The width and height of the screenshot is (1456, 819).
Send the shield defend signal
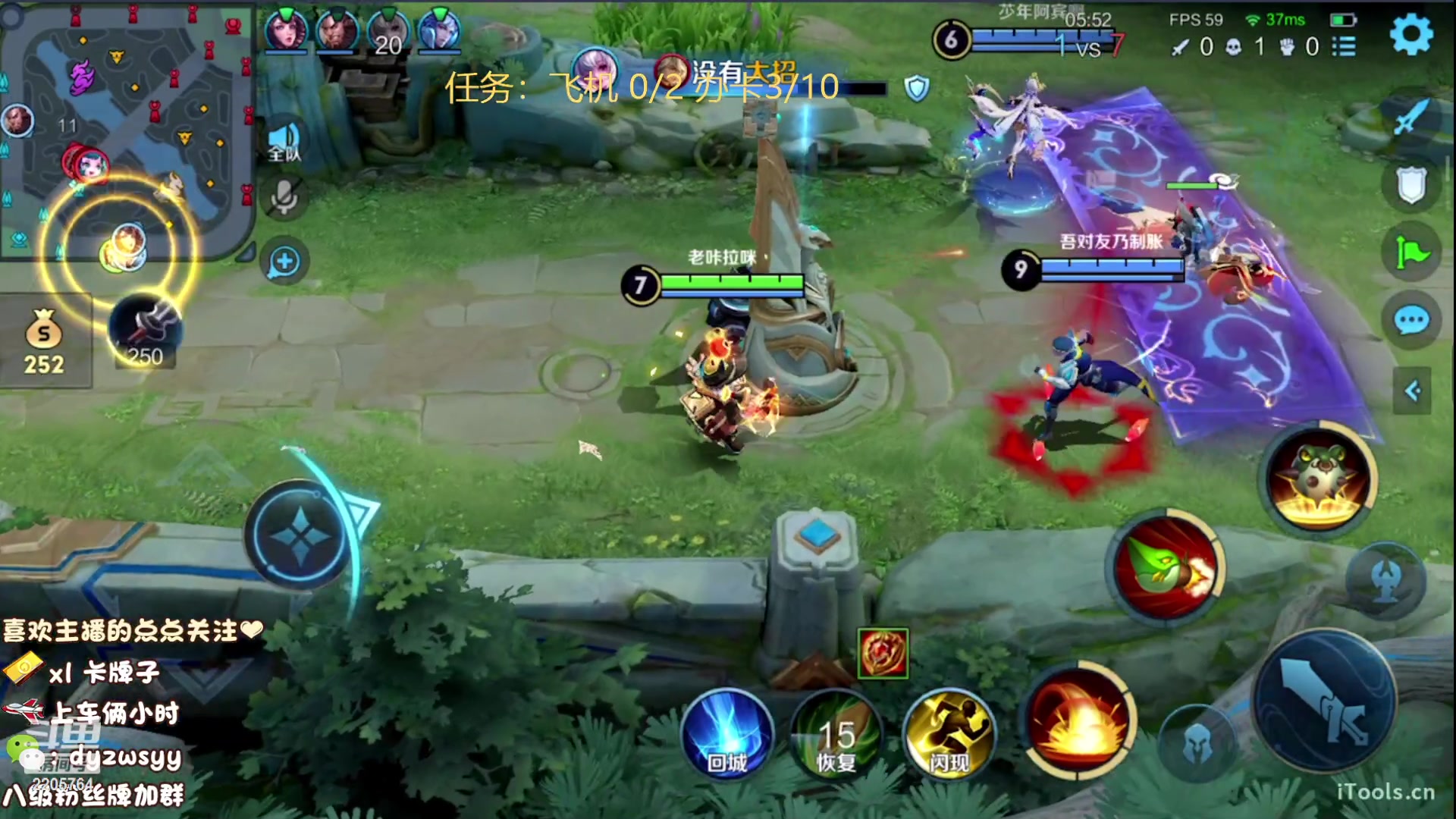tap(1411, 185)
